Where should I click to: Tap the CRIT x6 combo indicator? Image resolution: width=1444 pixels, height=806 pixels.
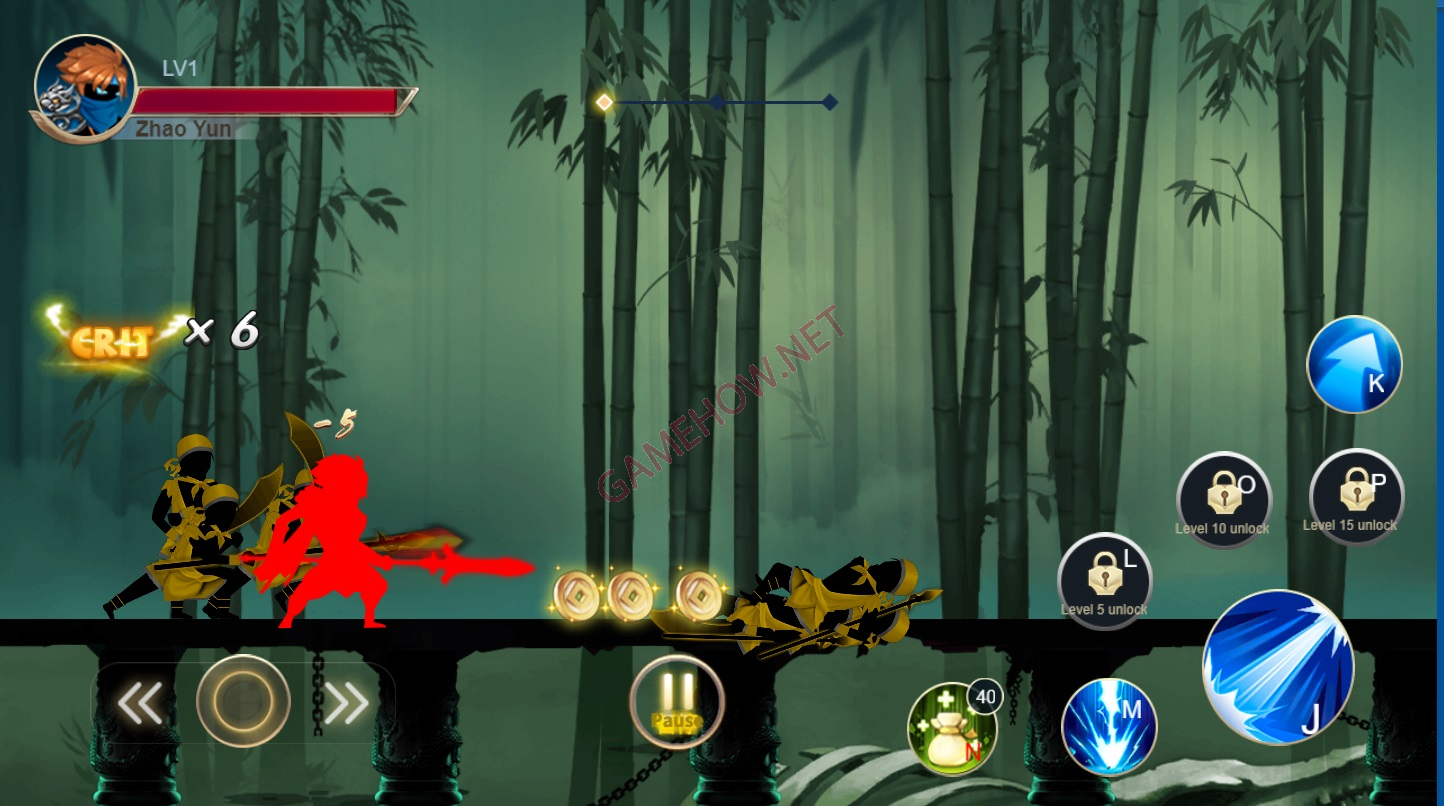[150, 330]
